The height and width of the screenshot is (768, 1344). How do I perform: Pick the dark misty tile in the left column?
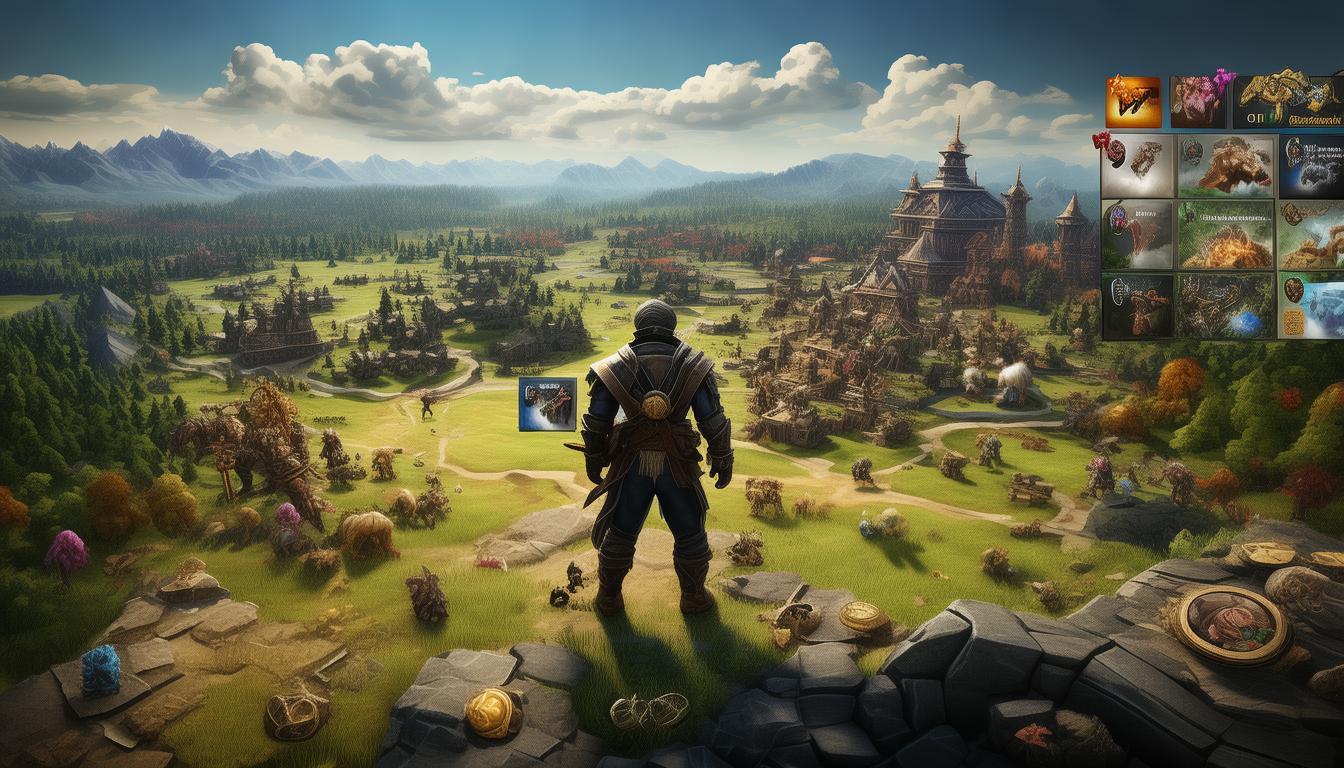[1137, 235]
